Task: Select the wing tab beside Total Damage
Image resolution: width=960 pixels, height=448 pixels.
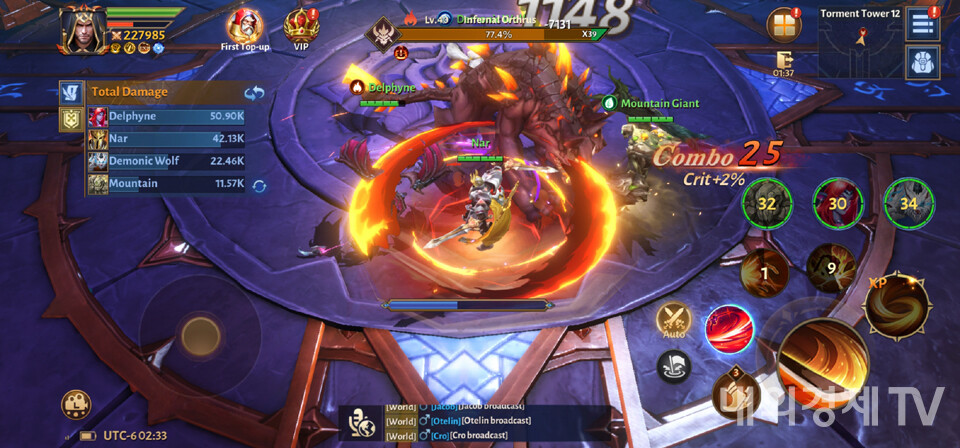Action: point(71,93)
